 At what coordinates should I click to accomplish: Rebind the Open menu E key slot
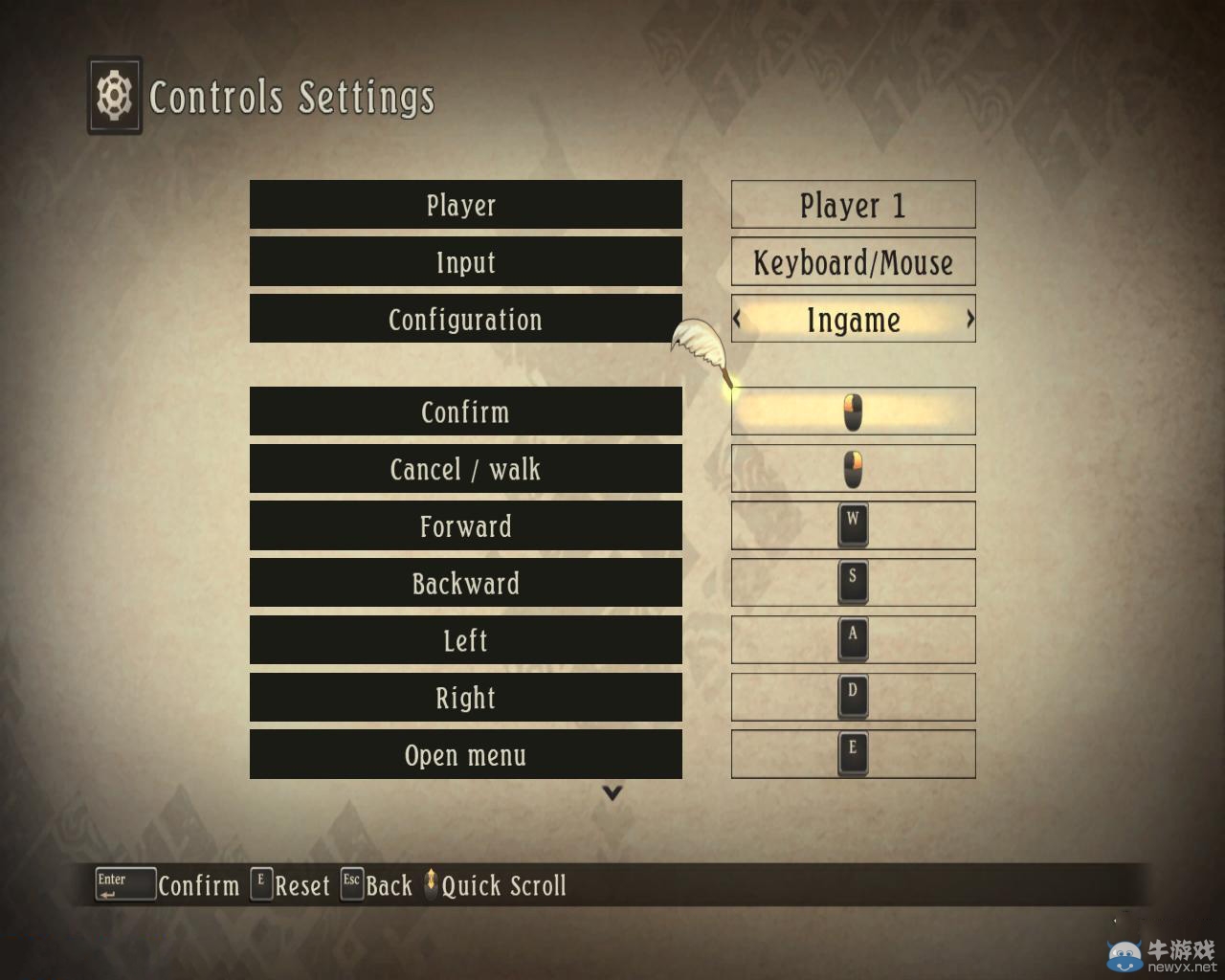click(x=853, y=755)
